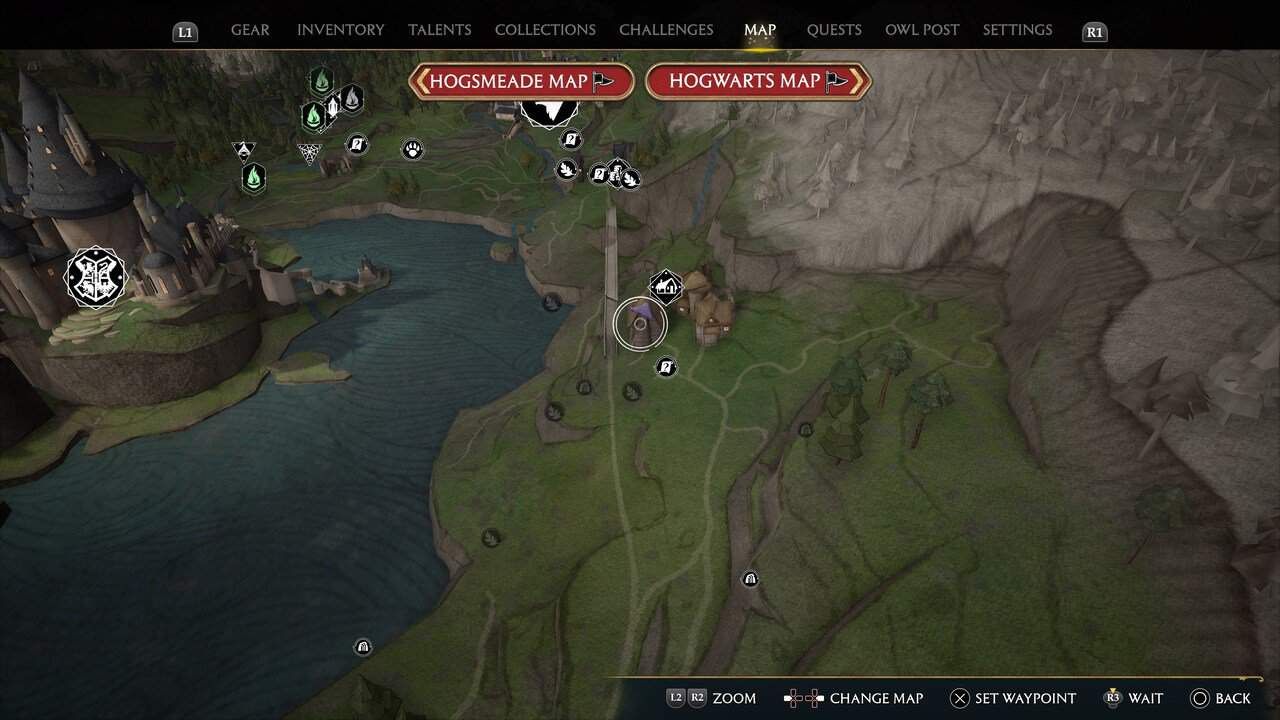View the Owl Post tab
This screenshot has height=720, width=1280.
[x=922, y=30]
